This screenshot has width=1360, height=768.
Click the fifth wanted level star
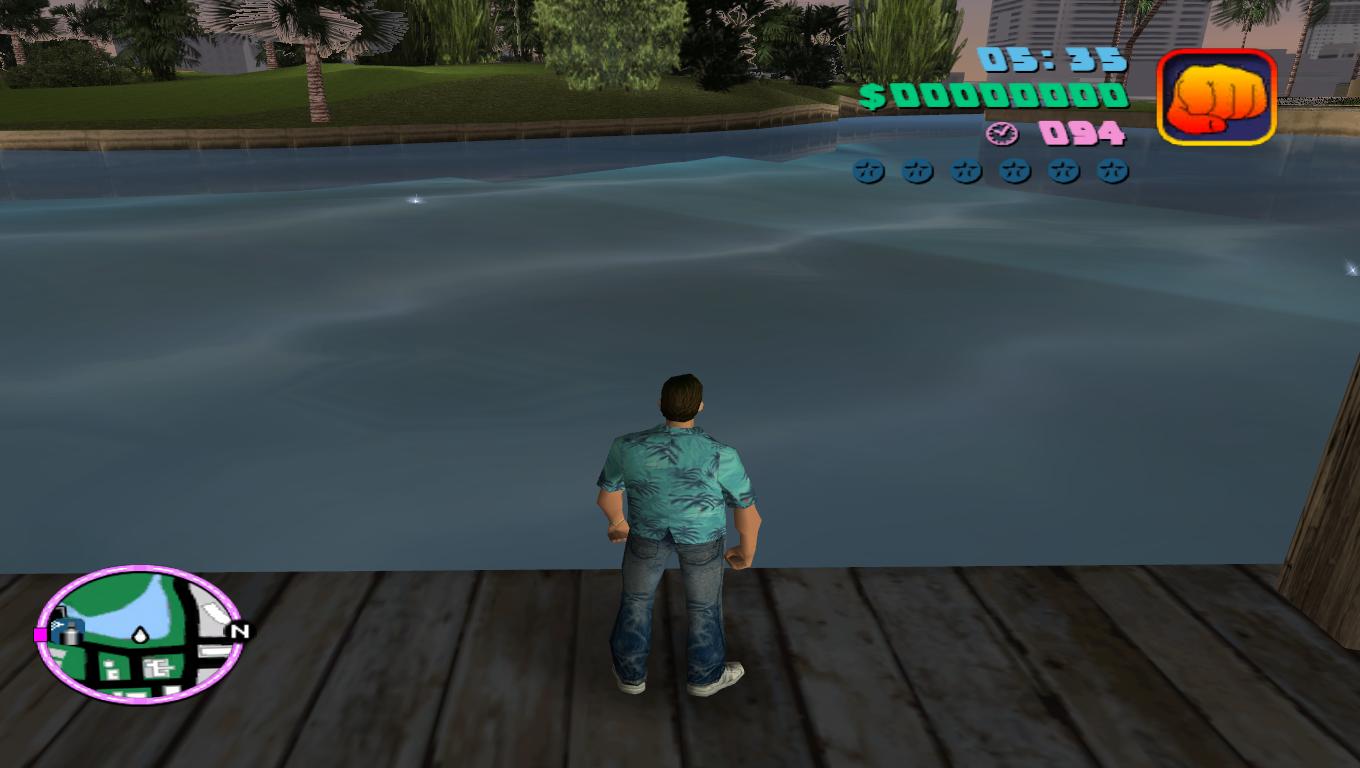[x=1063, y=170]
